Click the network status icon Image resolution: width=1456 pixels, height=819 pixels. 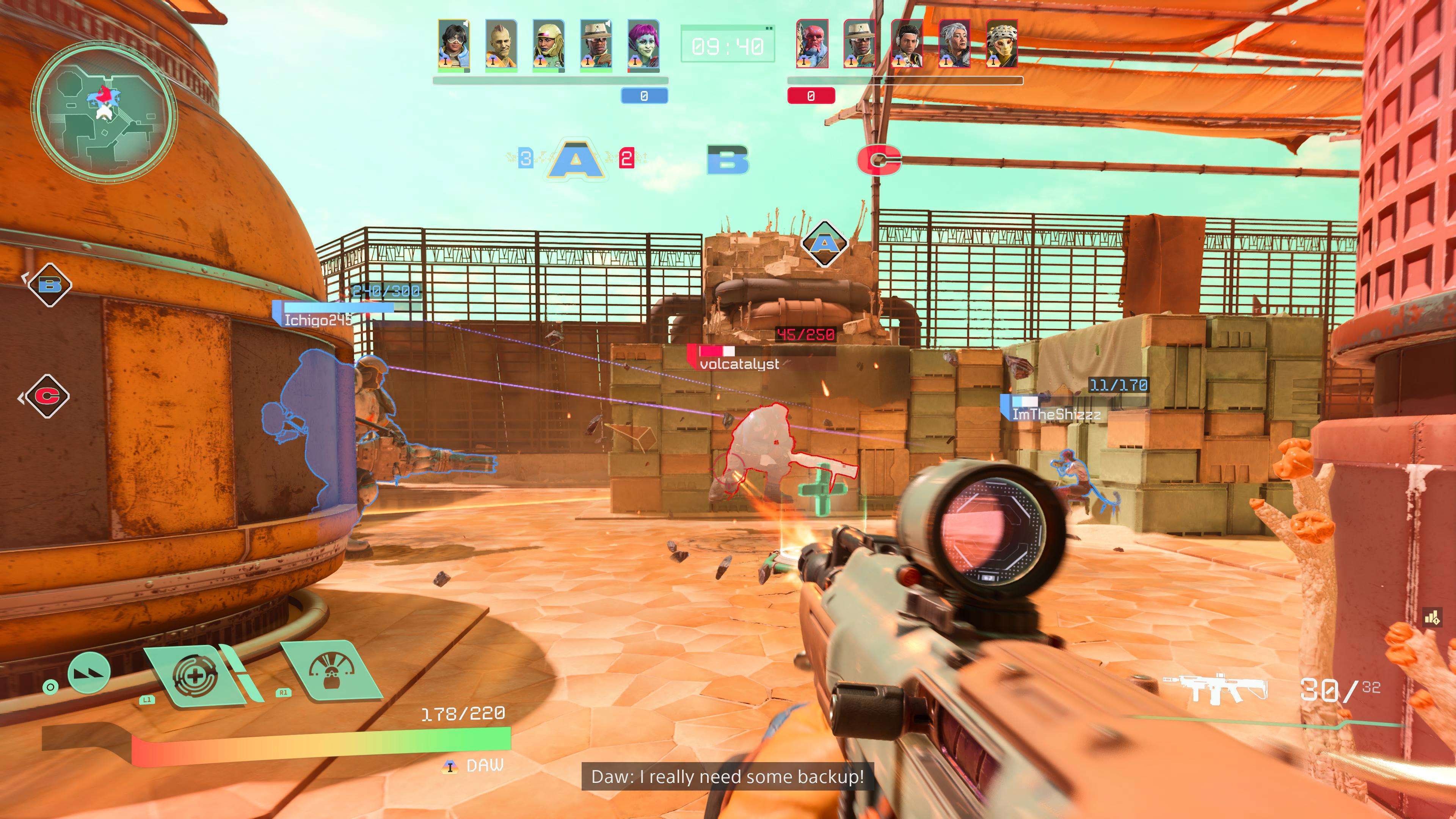tap(1432, 618)
